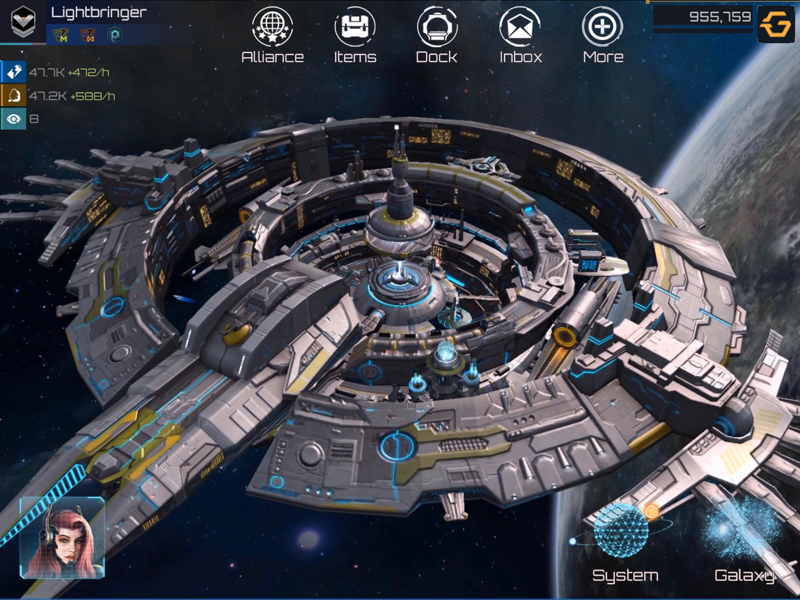Check the Inbox messages
This screenshot has width=800, height=600.
tap(520, 28)
